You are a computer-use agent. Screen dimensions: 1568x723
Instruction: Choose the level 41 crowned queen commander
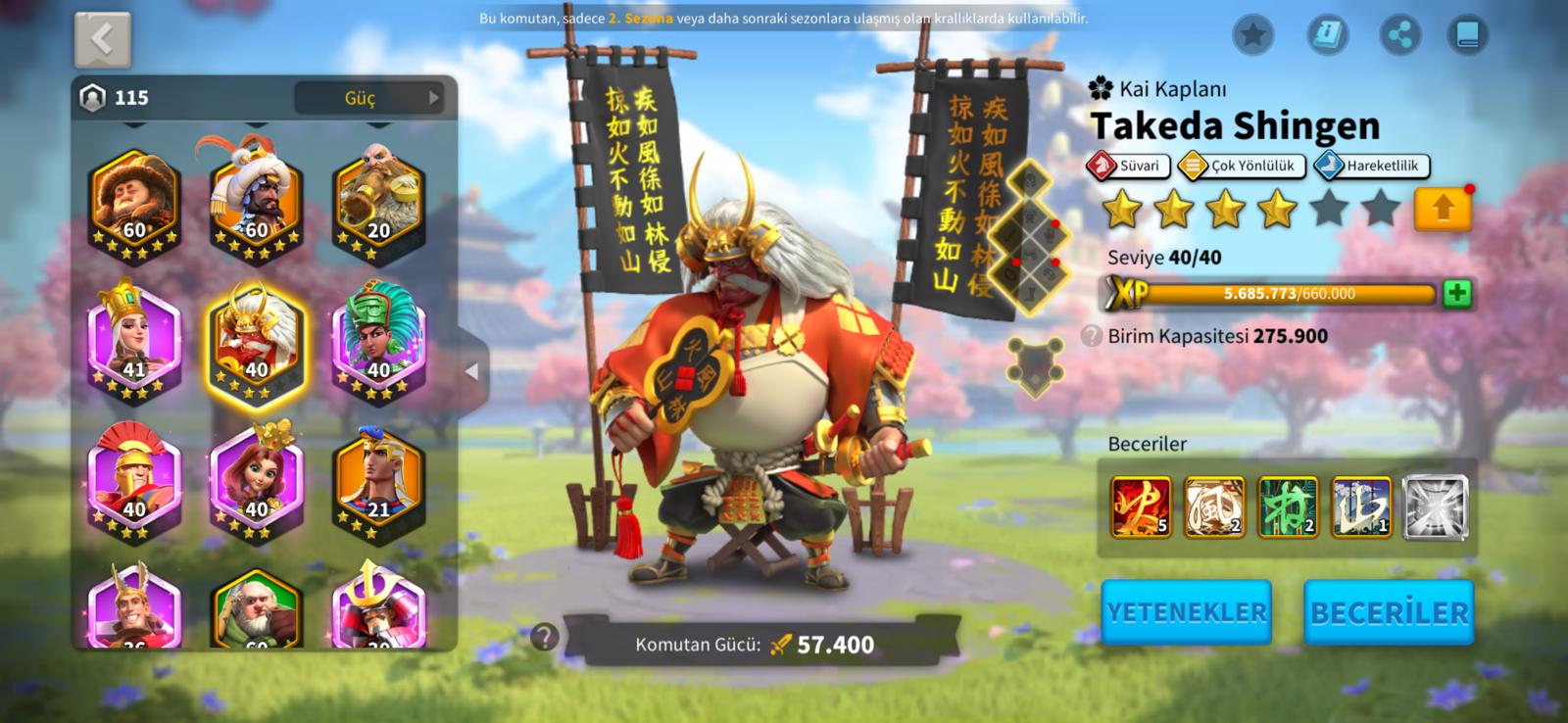(134, 338)
